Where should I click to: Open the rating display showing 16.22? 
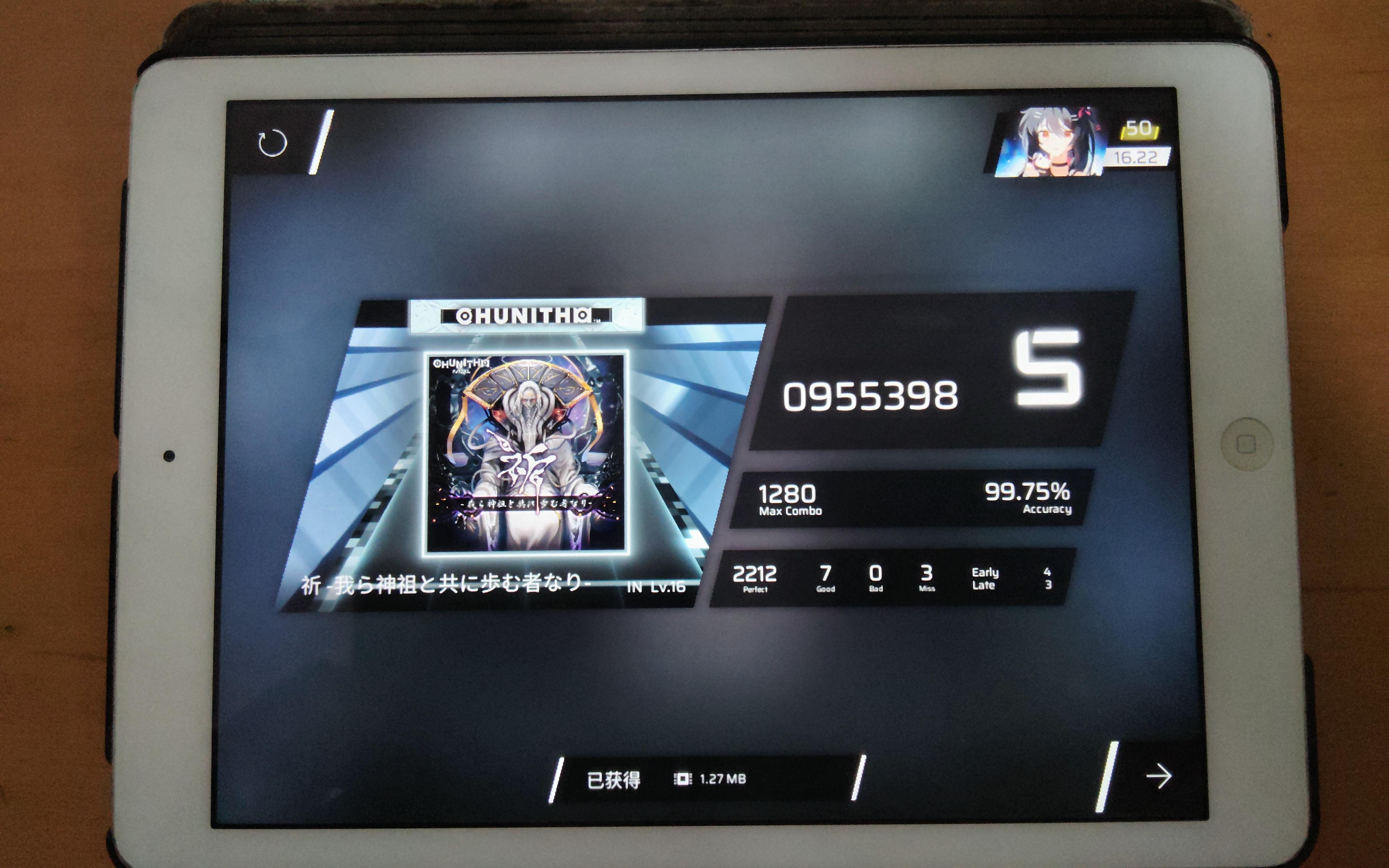[1138, 156]
